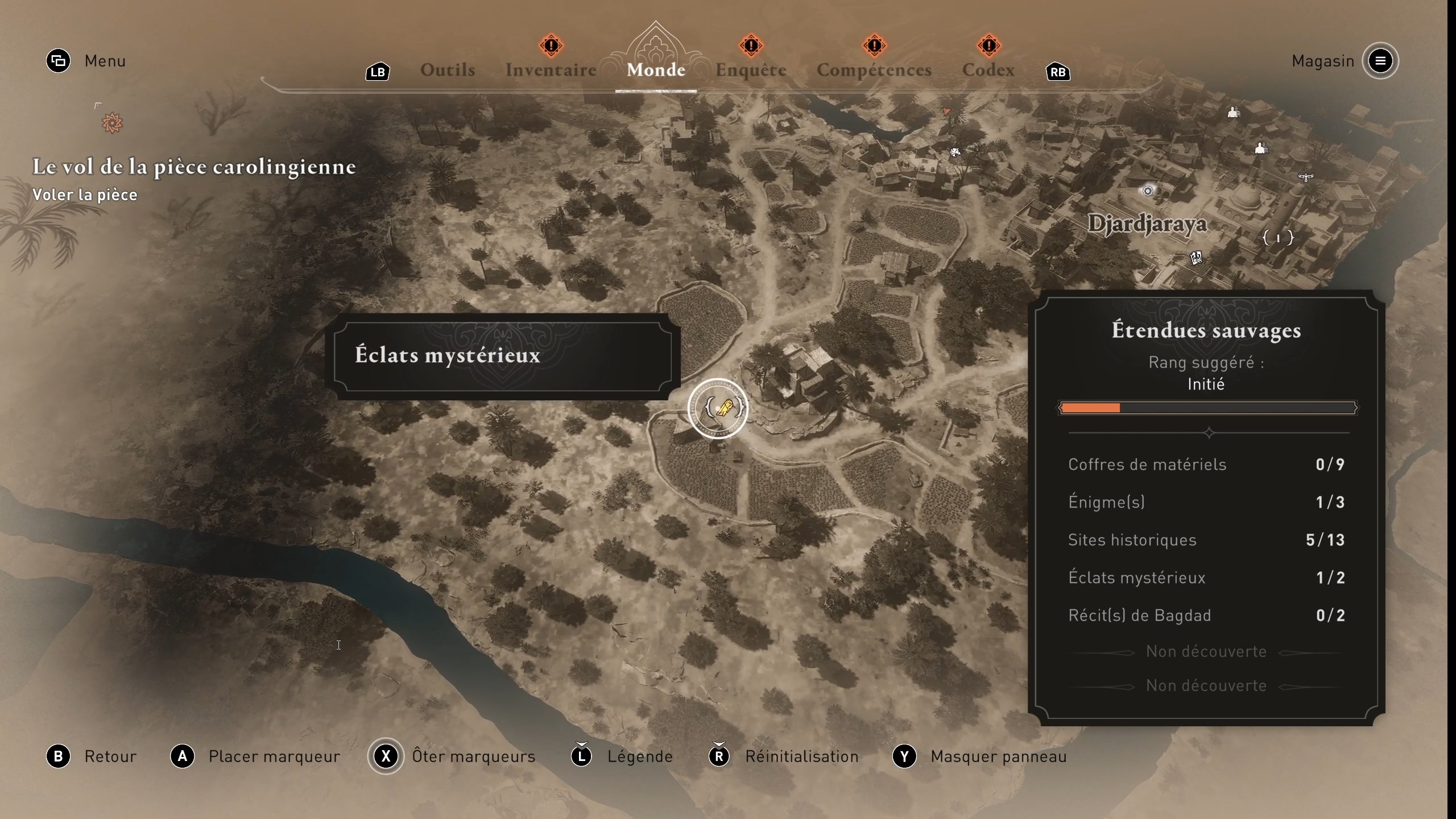
Task: Select the white gear quest marker in Djardjaraya
Action: point(1148,191)
